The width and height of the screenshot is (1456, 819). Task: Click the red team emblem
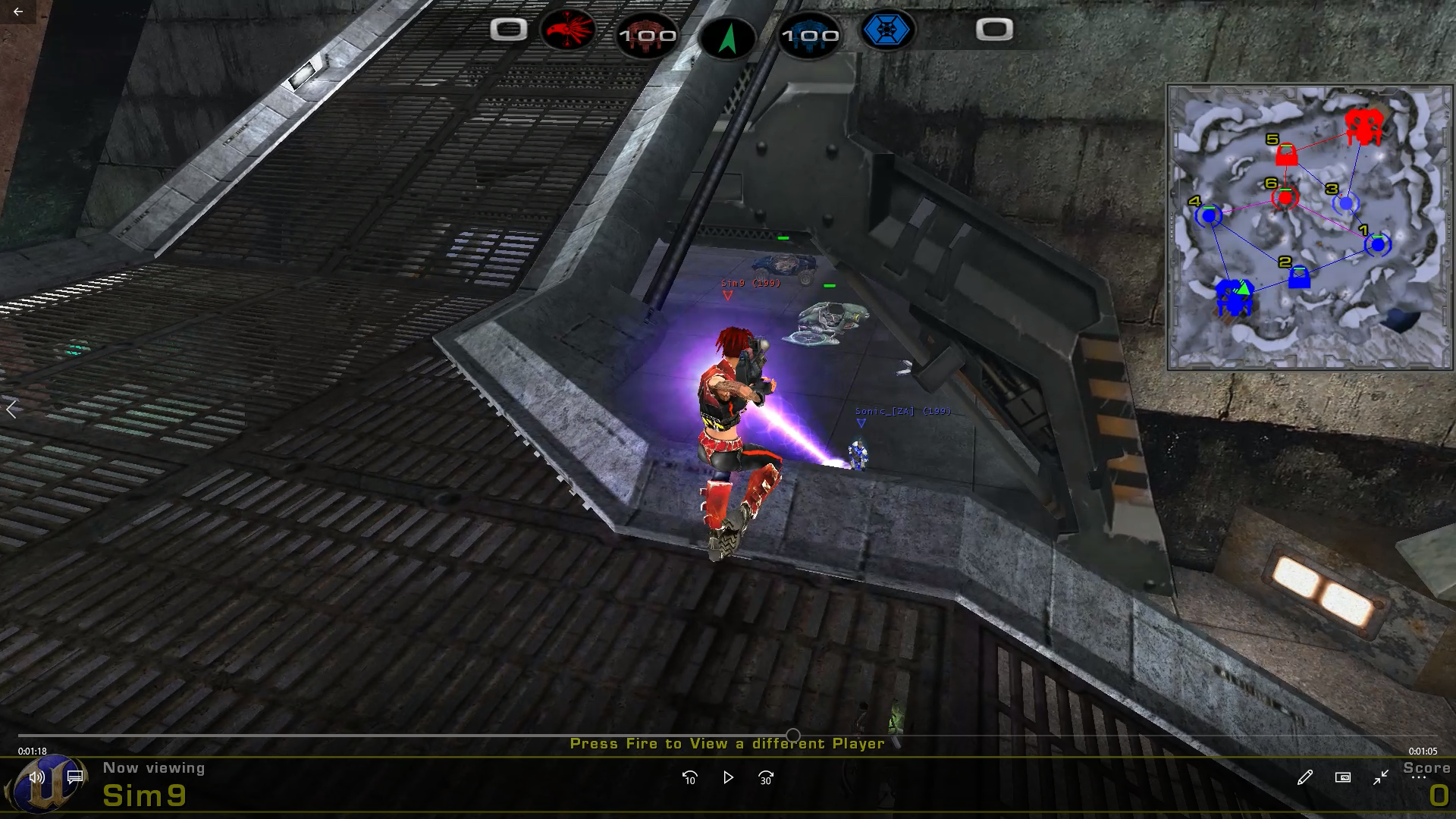click(568, 30)
